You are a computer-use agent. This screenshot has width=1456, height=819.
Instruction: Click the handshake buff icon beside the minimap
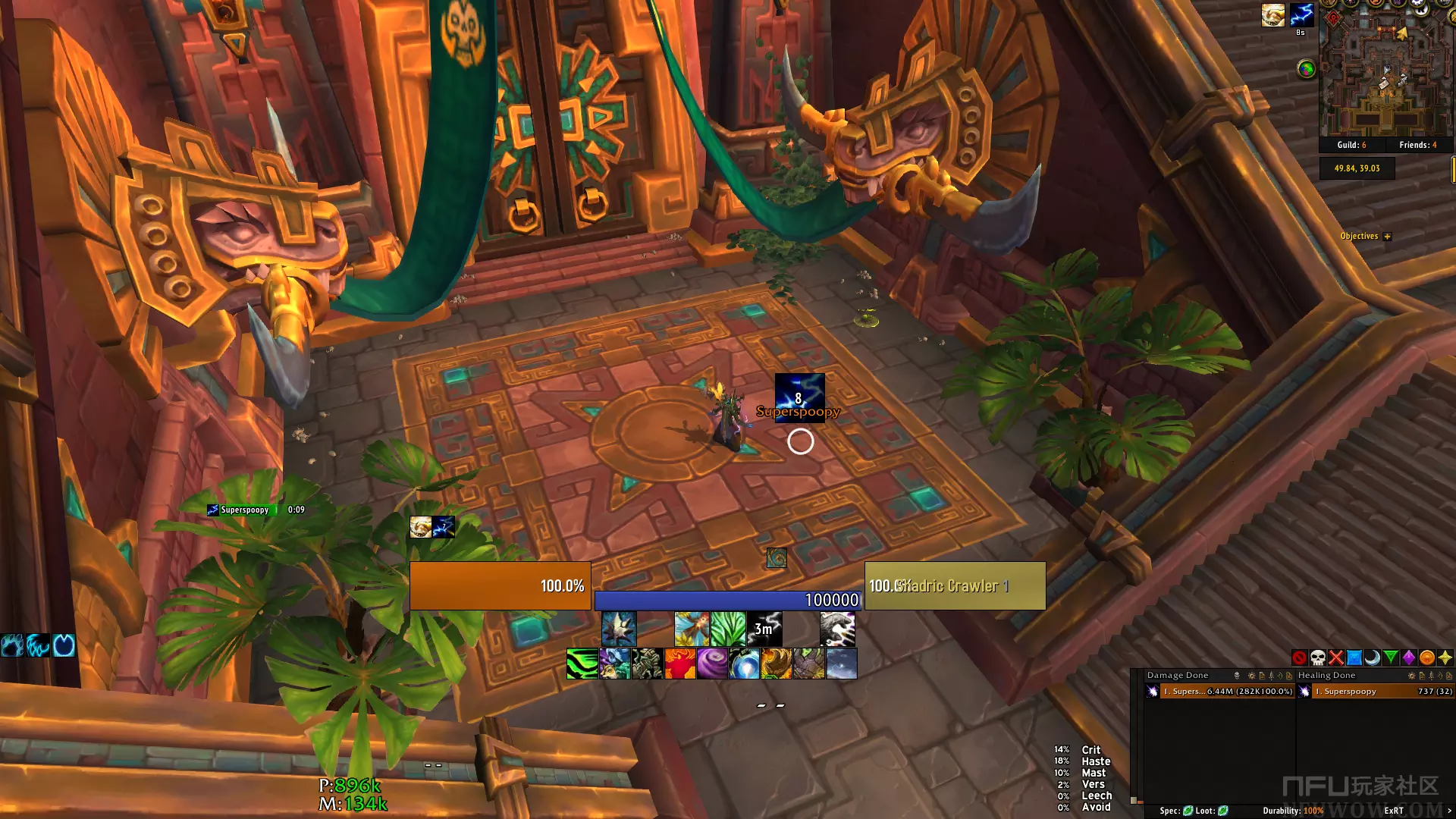pos(1272,14)
